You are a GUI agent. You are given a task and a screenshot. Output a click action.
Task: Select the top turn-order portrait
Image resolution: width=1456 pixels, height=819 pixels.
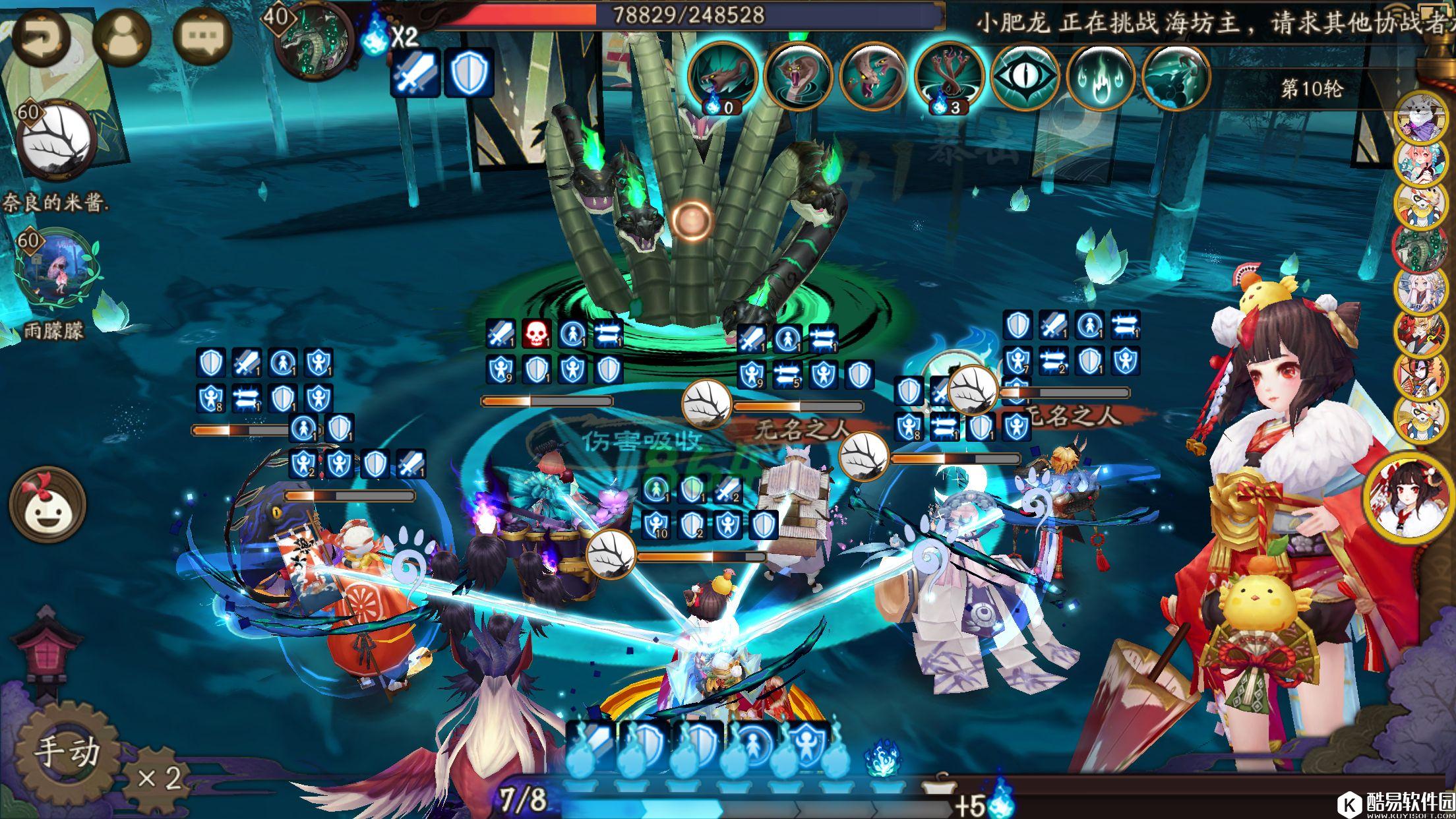1422,117
